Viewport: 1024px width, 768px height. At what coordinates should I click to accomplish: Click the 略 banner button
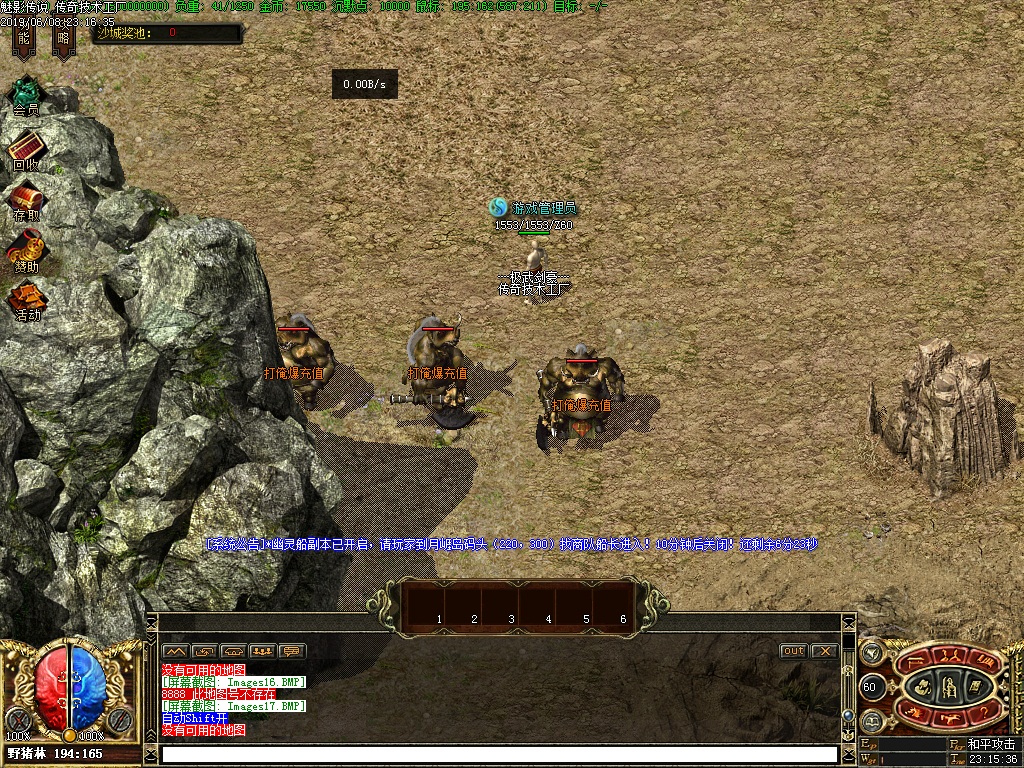[64, 40]
